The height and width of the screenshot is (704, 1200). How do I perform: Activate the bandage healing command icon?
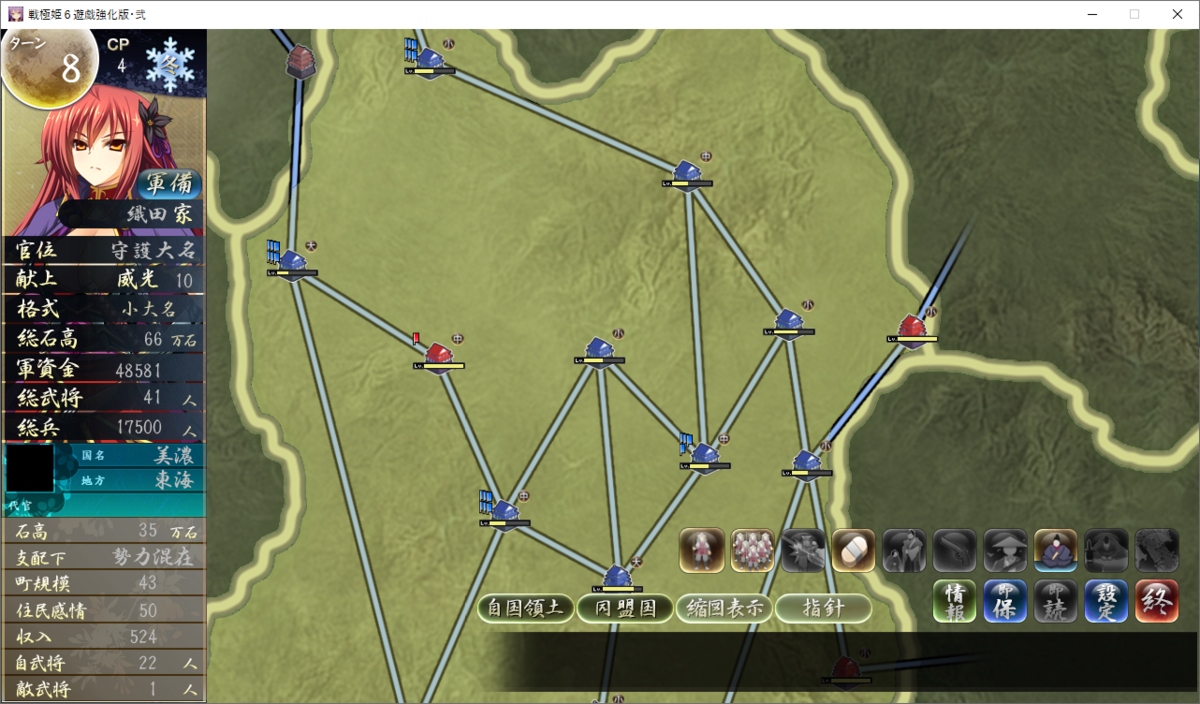click(853, 550)
